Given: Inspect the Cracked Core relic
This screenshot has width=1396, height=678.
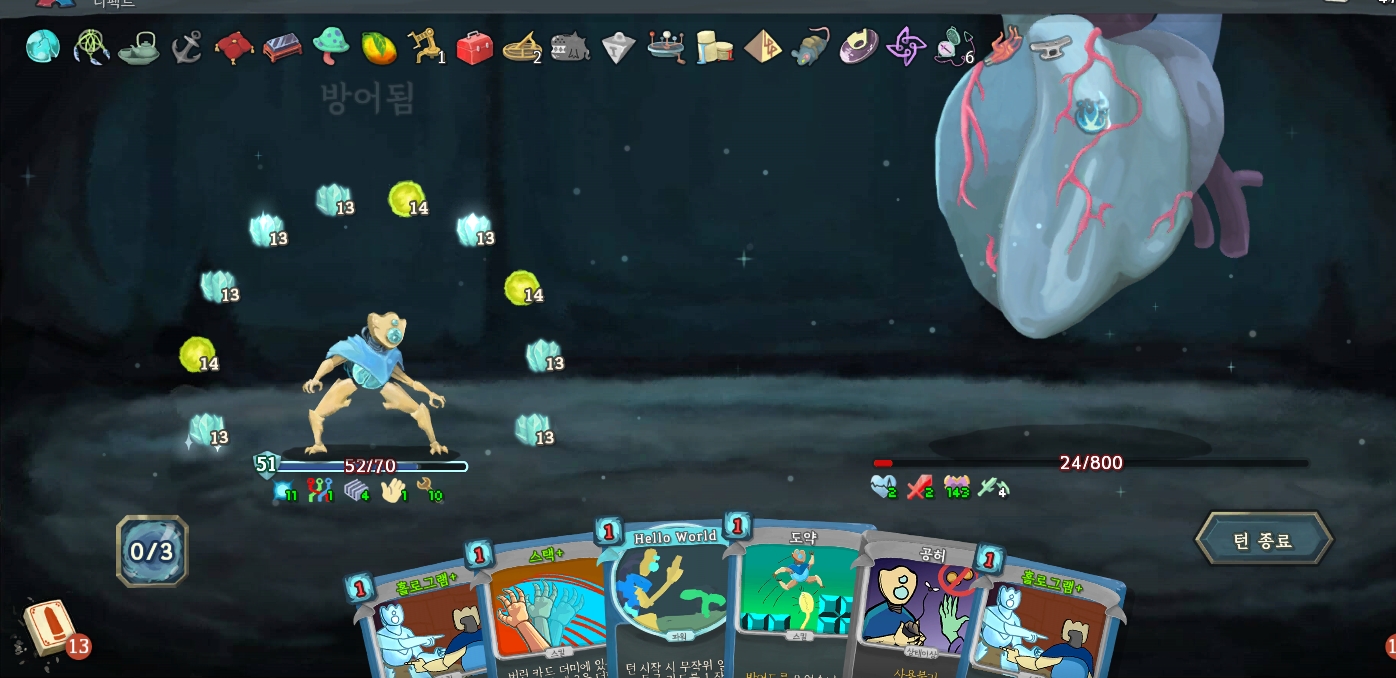Looking at the screenshot, I should [x=43, y=46].
